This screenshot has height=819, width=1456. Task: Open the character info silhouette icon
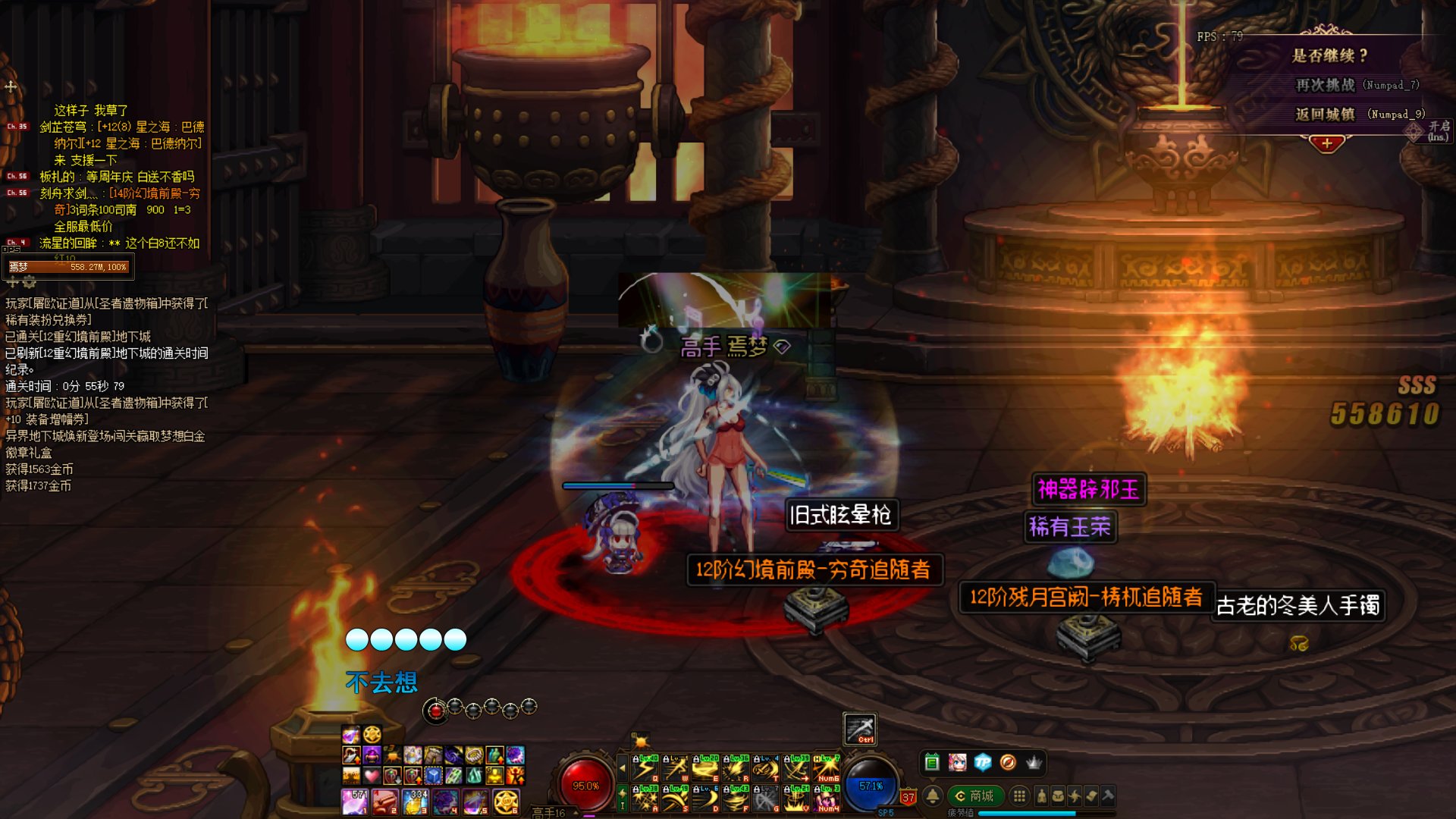[x=1042, y=795]
